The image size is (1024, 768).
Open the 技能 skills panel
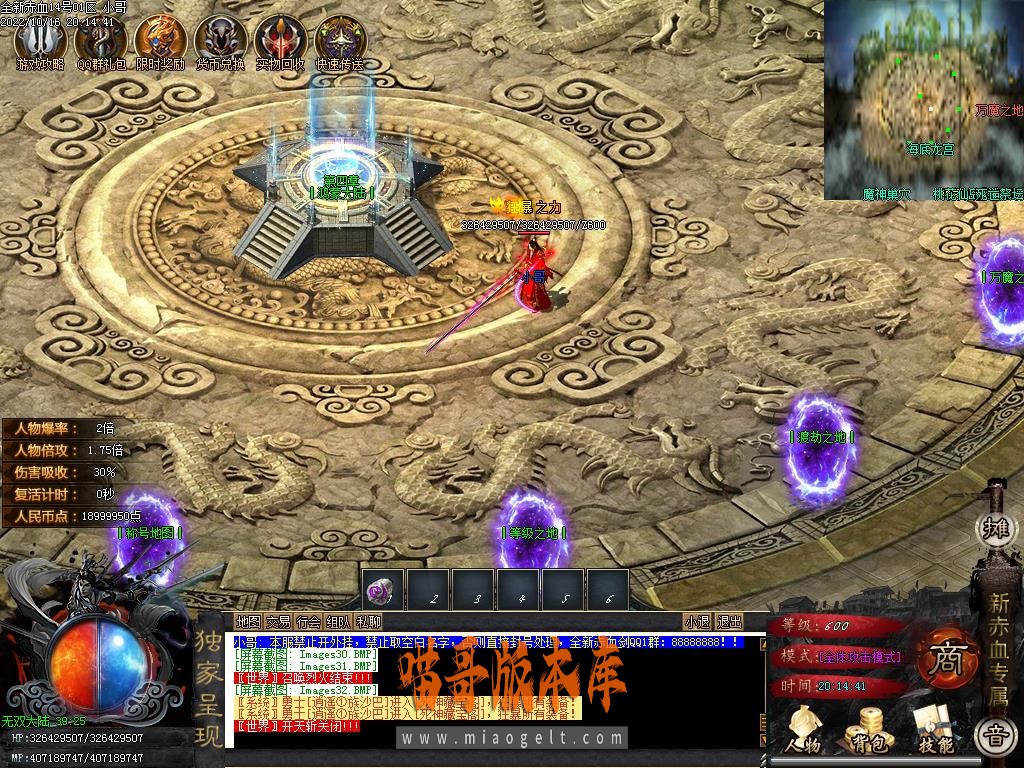pyautogui.click(x=934, y=730)
